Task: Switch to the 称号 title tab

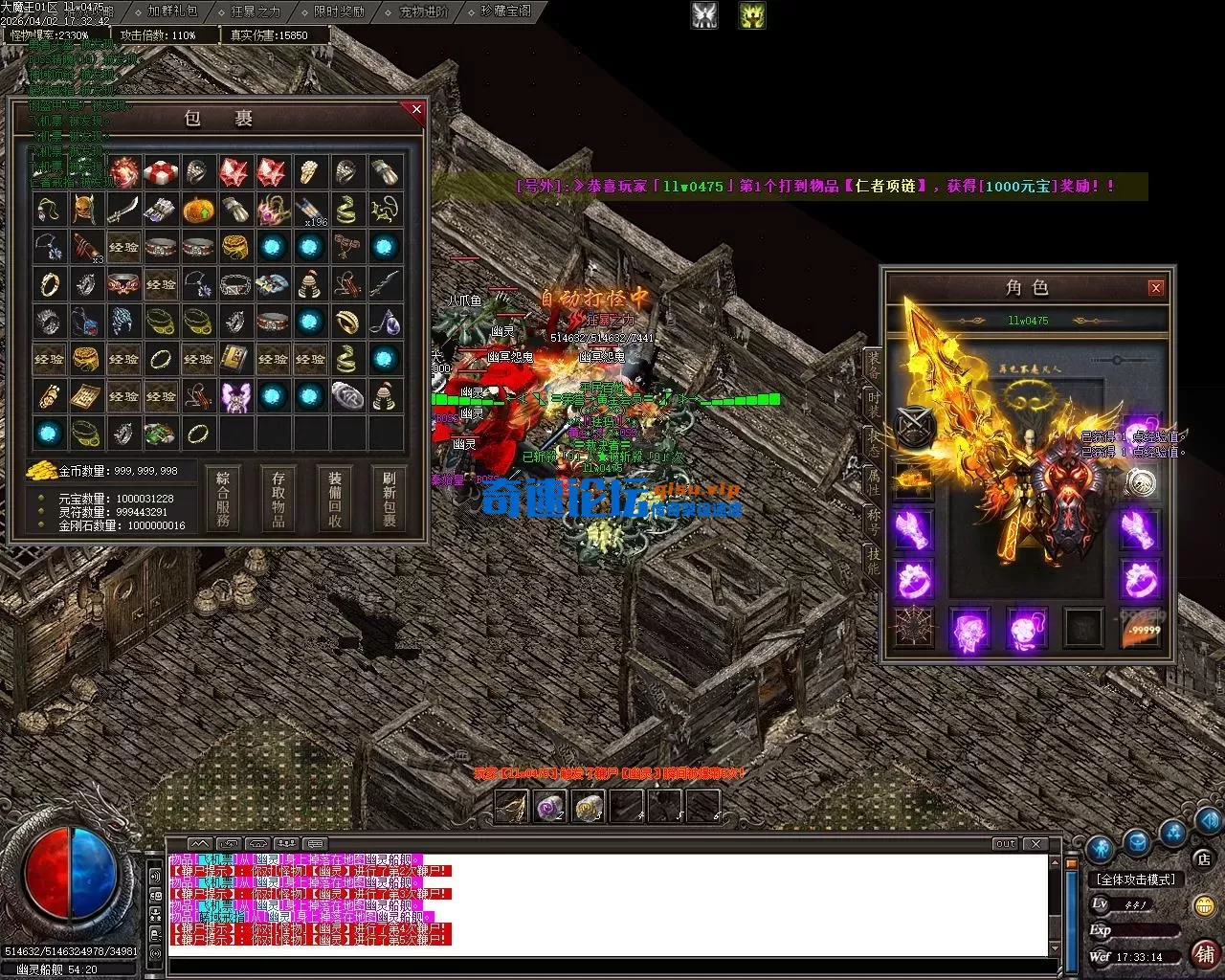Action: pyautogui.click(x=873, y=520)
